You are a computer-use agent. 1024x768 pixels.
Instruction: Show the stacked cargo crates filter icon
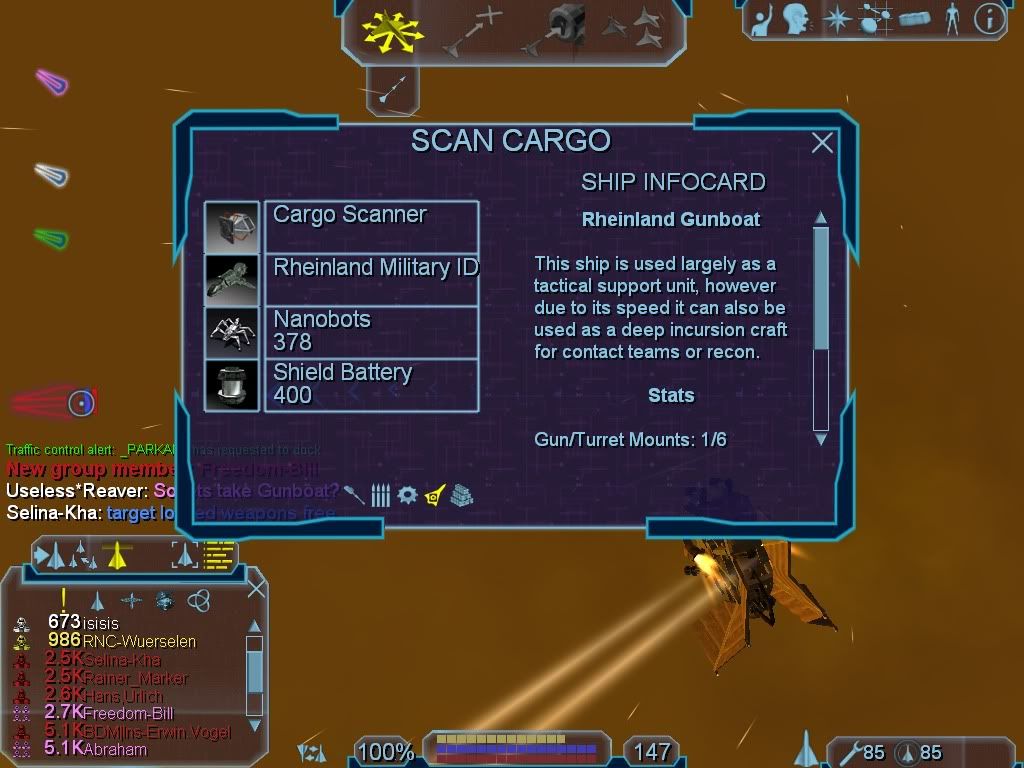(x=461, y=494)
